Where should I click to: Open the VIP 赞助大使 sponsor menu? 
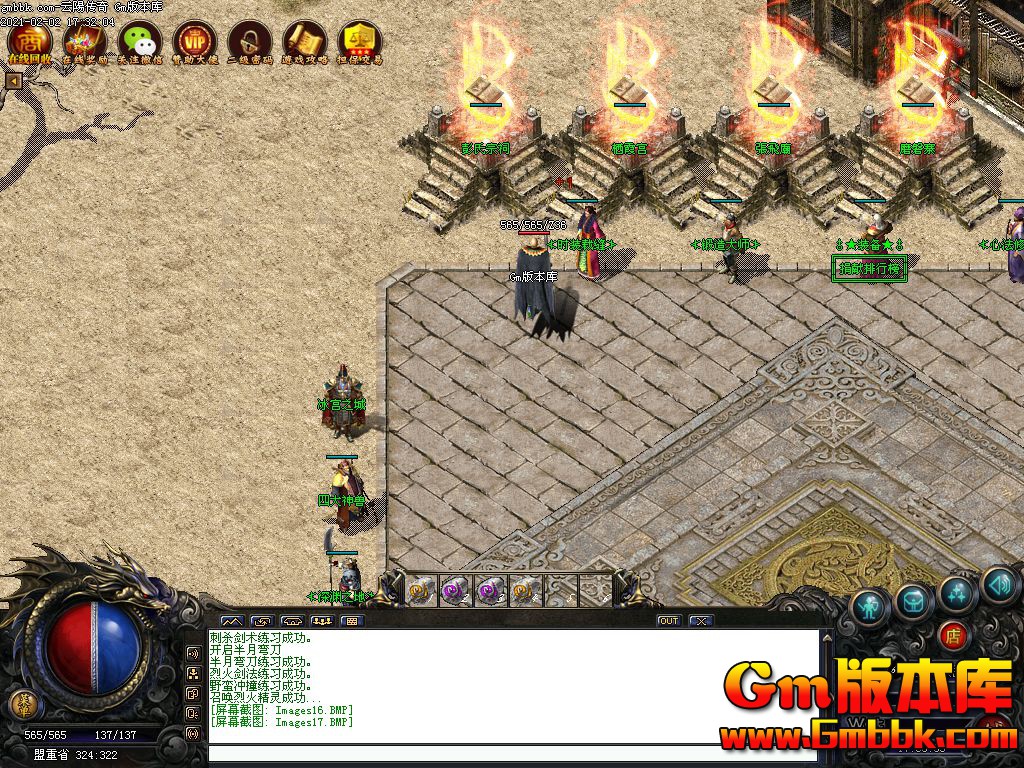[195, 41]
